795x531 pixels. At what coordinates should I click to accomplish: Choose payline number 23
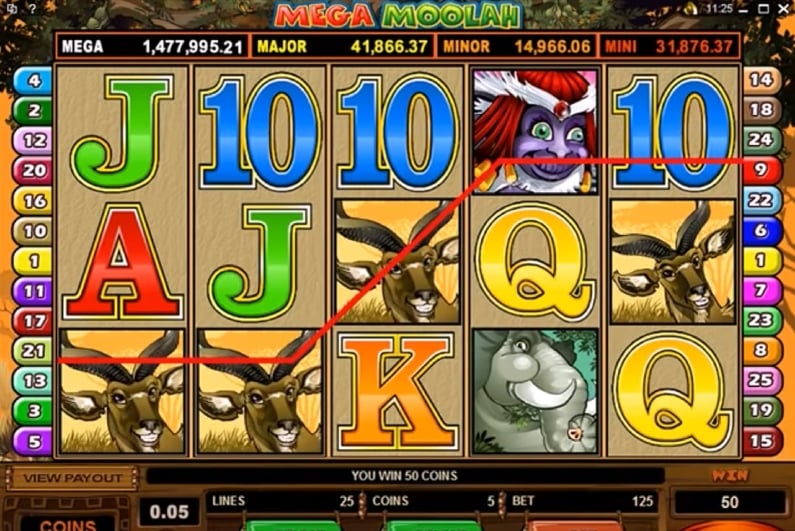(761, 321)
